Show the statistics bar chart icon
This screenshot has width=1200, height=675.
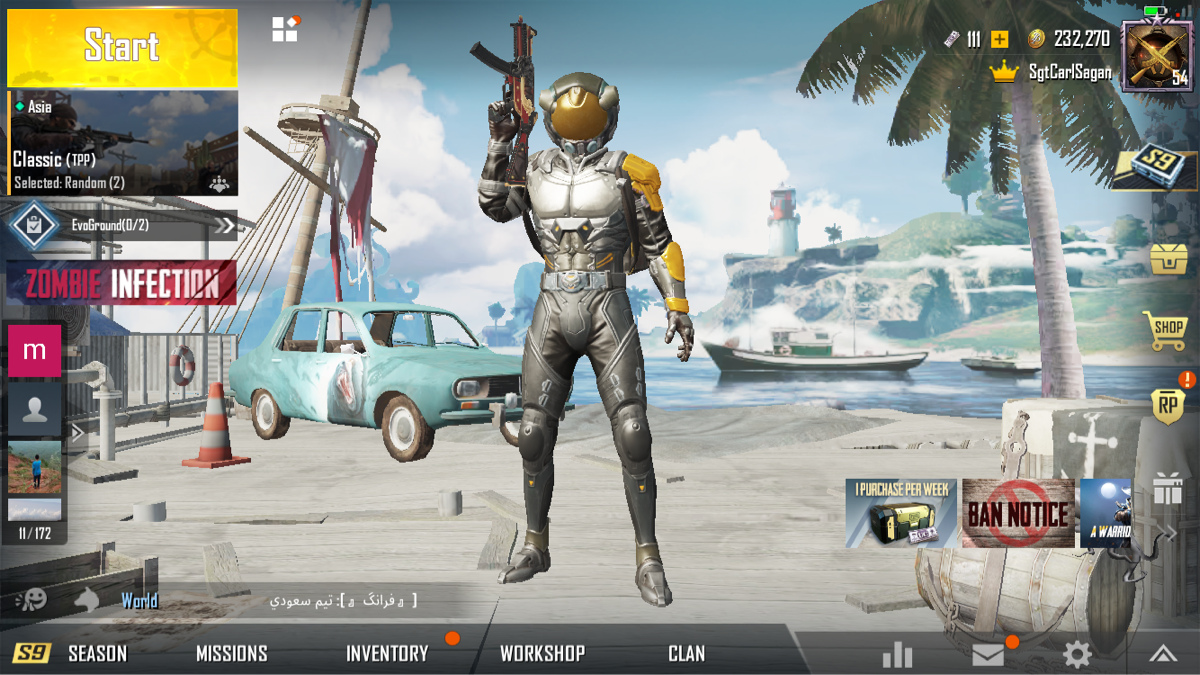tap(897, 654)
